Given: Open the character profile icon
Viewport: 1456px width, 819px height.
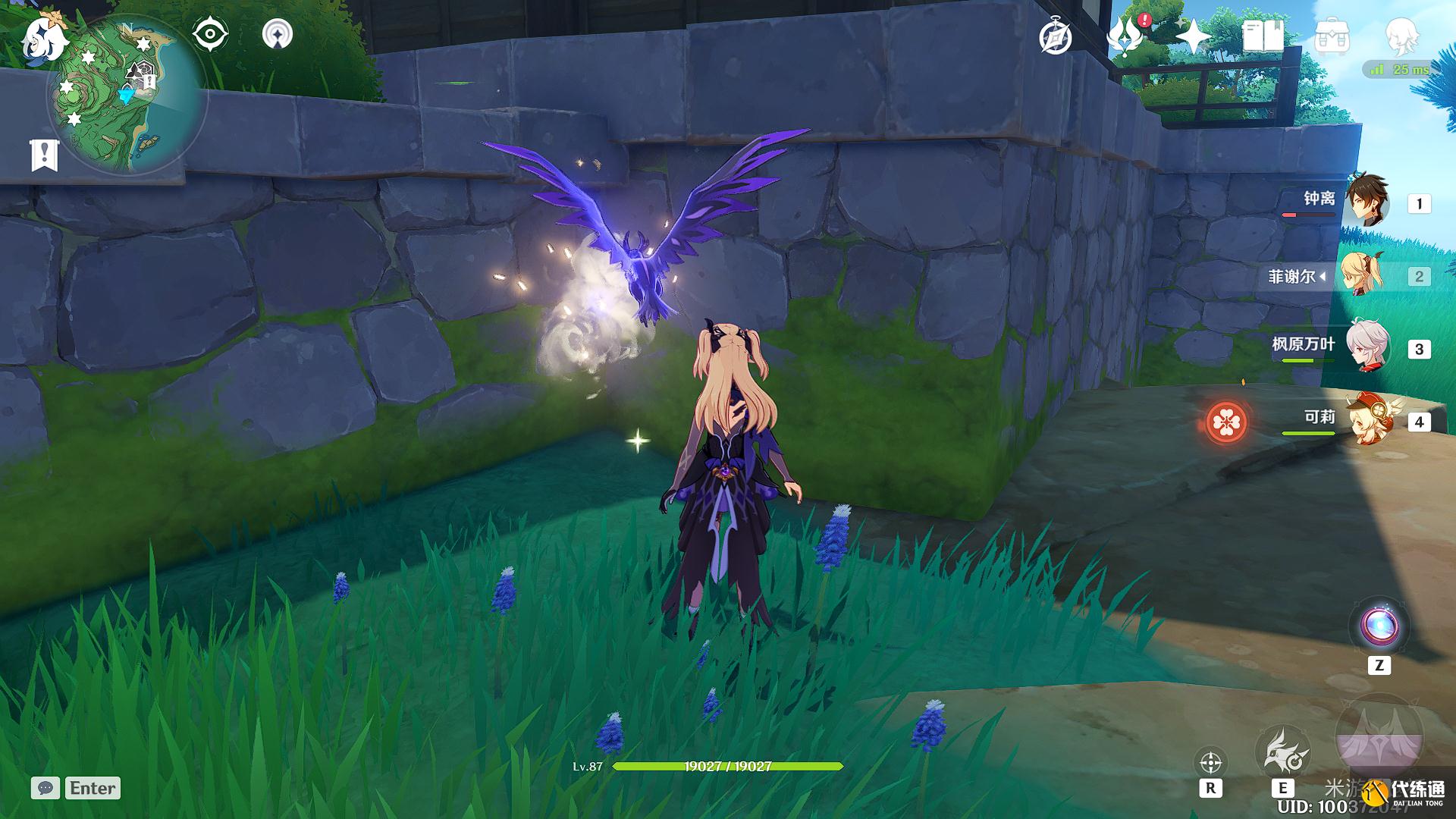Looking at the screenshot, I should 1401,35.
